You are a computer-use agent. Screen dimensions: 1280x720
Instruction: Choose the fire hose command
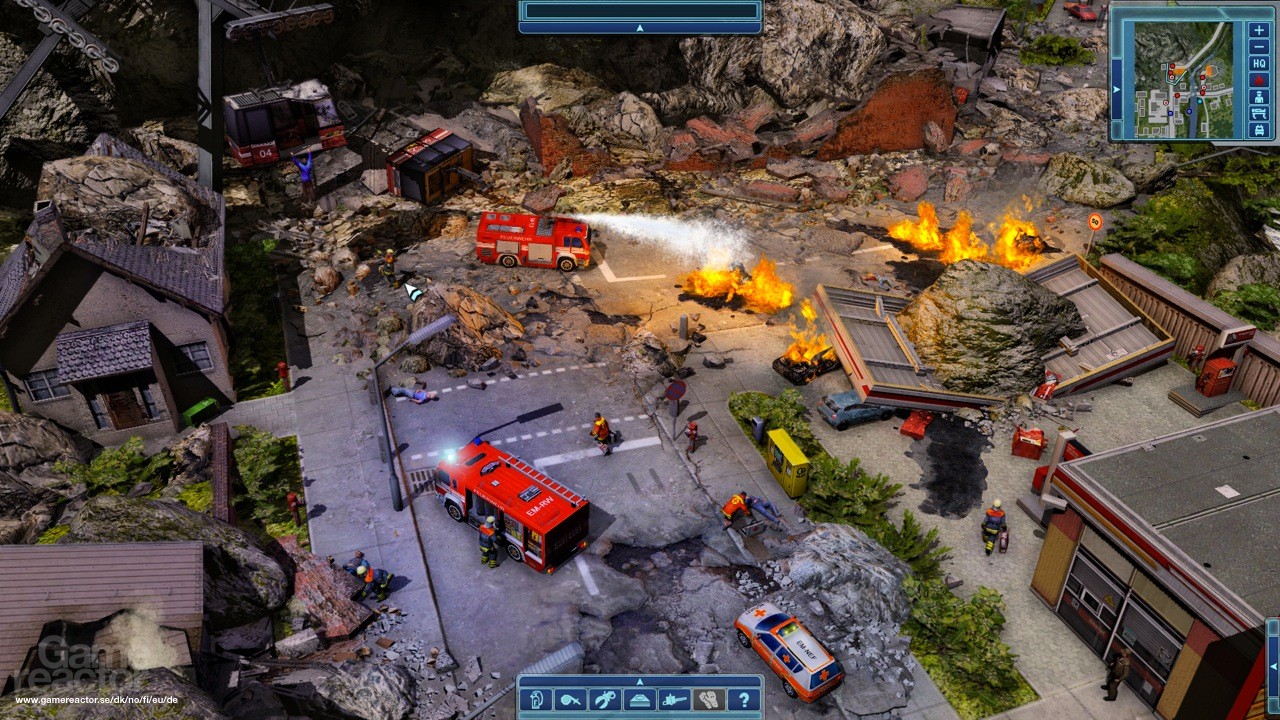[570, 700]
